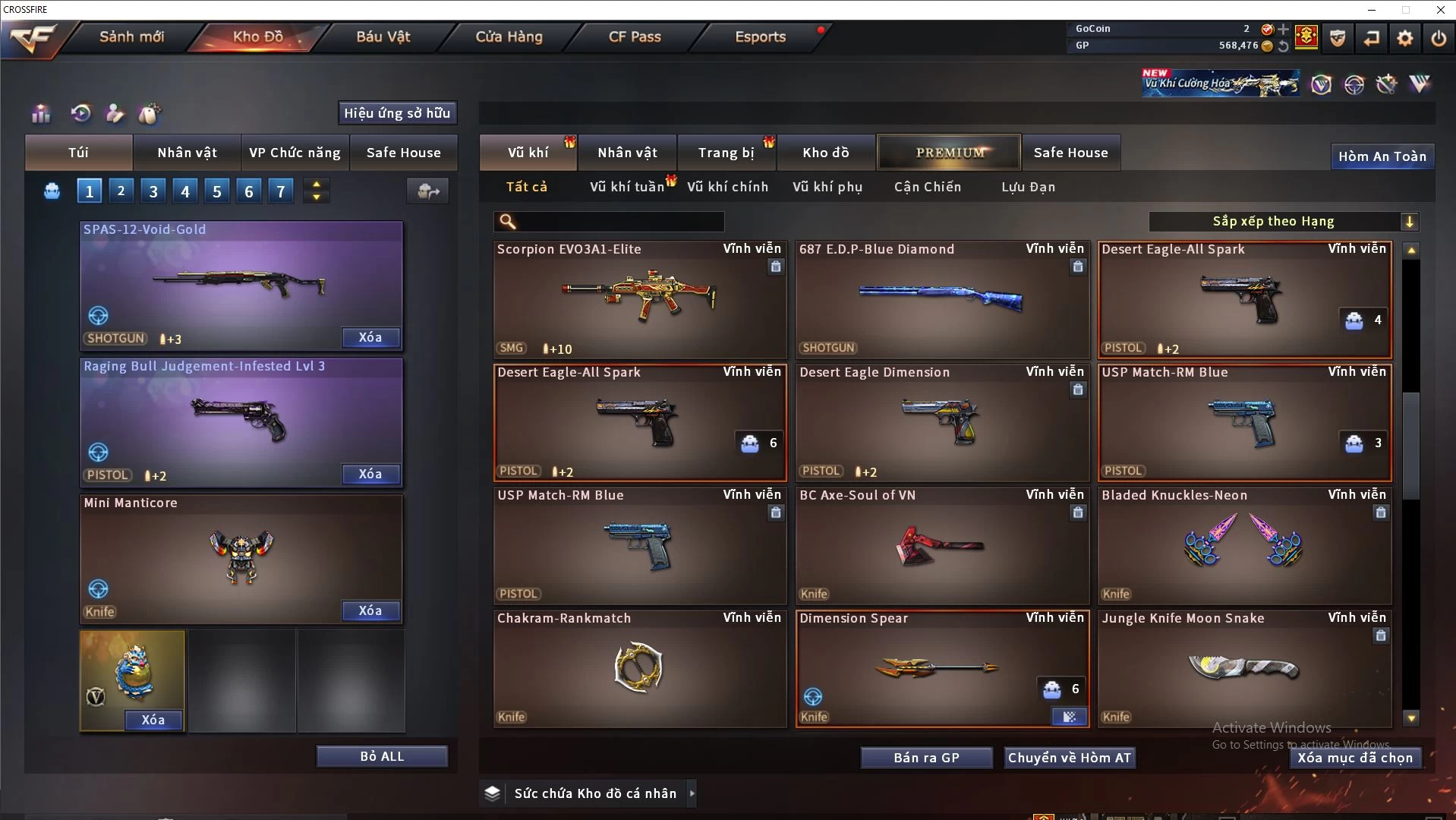Switch to the PREMIUM tab
This screenshot has height=820, width=1456.
(x=950, y=153)
